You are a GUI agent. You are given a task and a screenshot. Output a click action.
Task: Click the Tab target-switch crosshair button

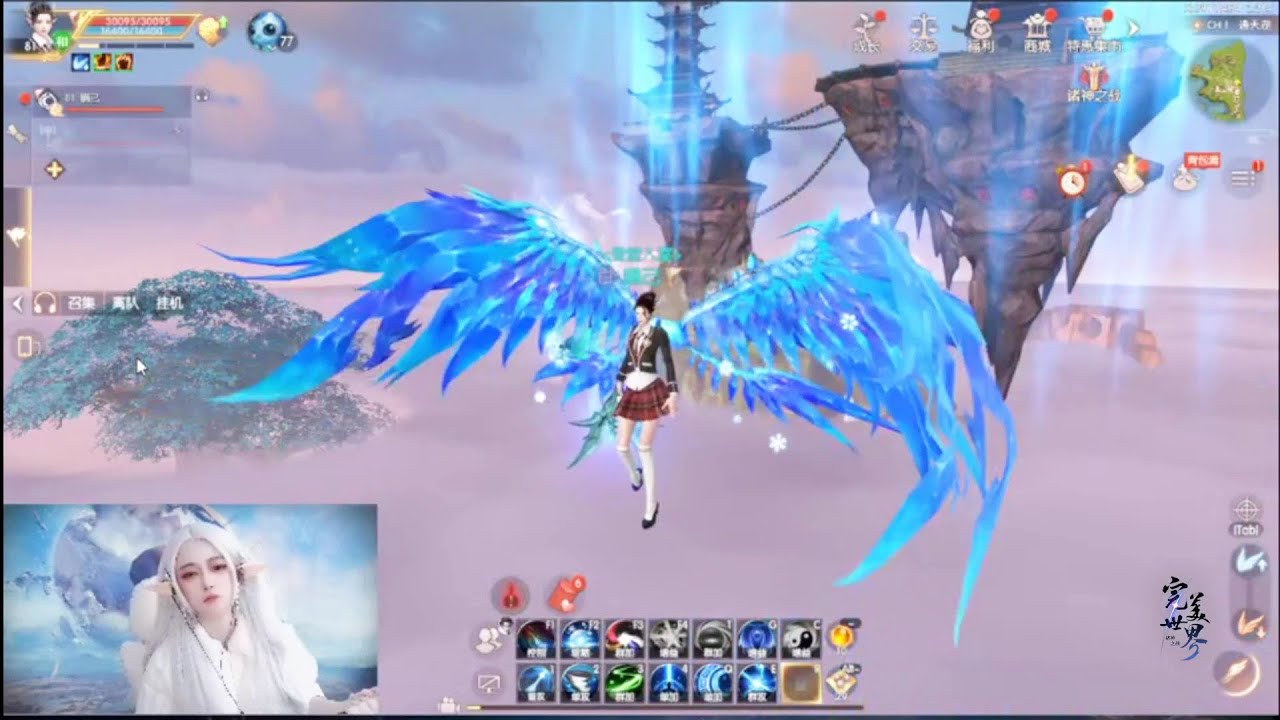1246,509
